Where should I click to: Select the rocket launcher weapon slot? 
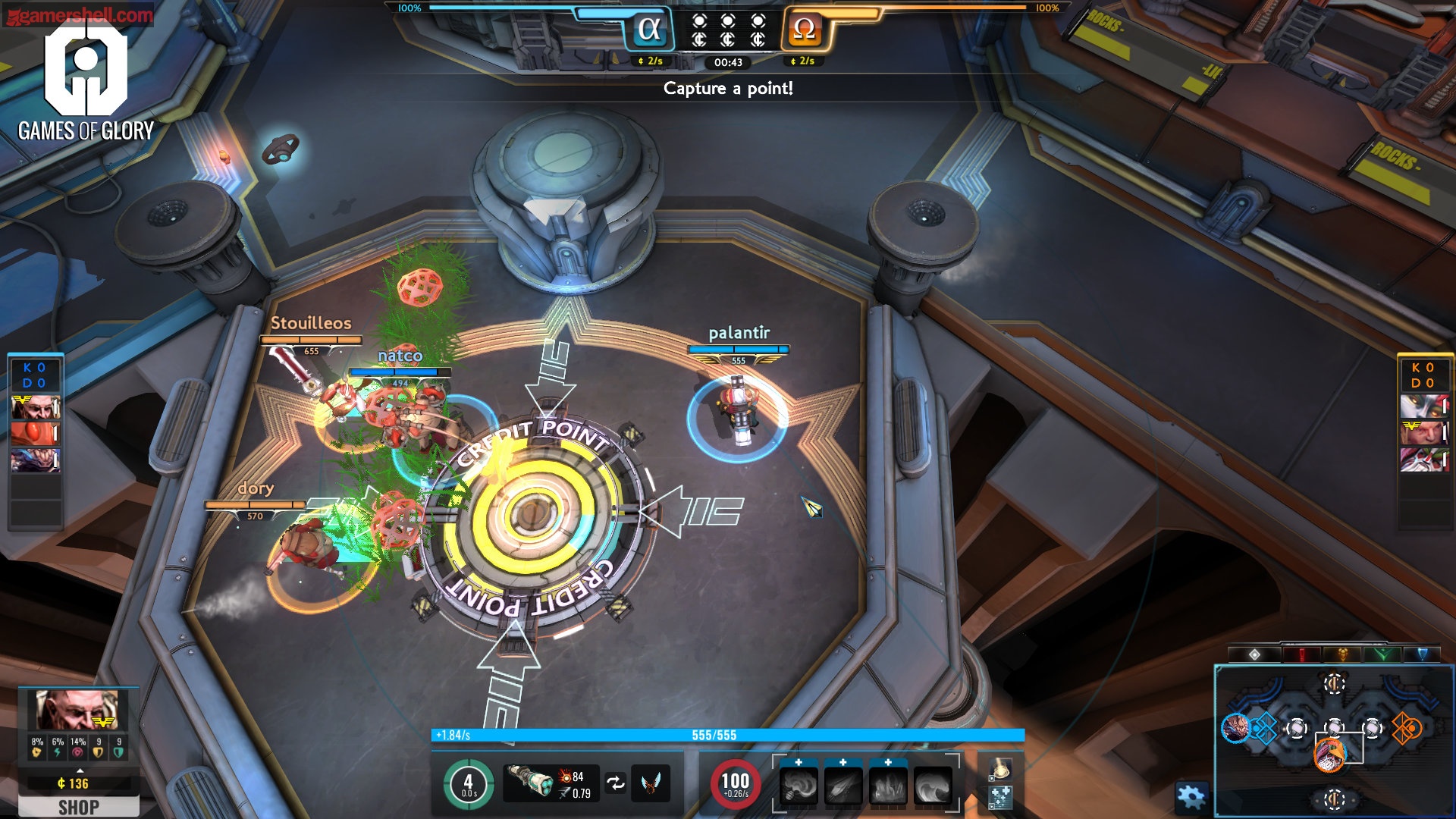(529, 783)
